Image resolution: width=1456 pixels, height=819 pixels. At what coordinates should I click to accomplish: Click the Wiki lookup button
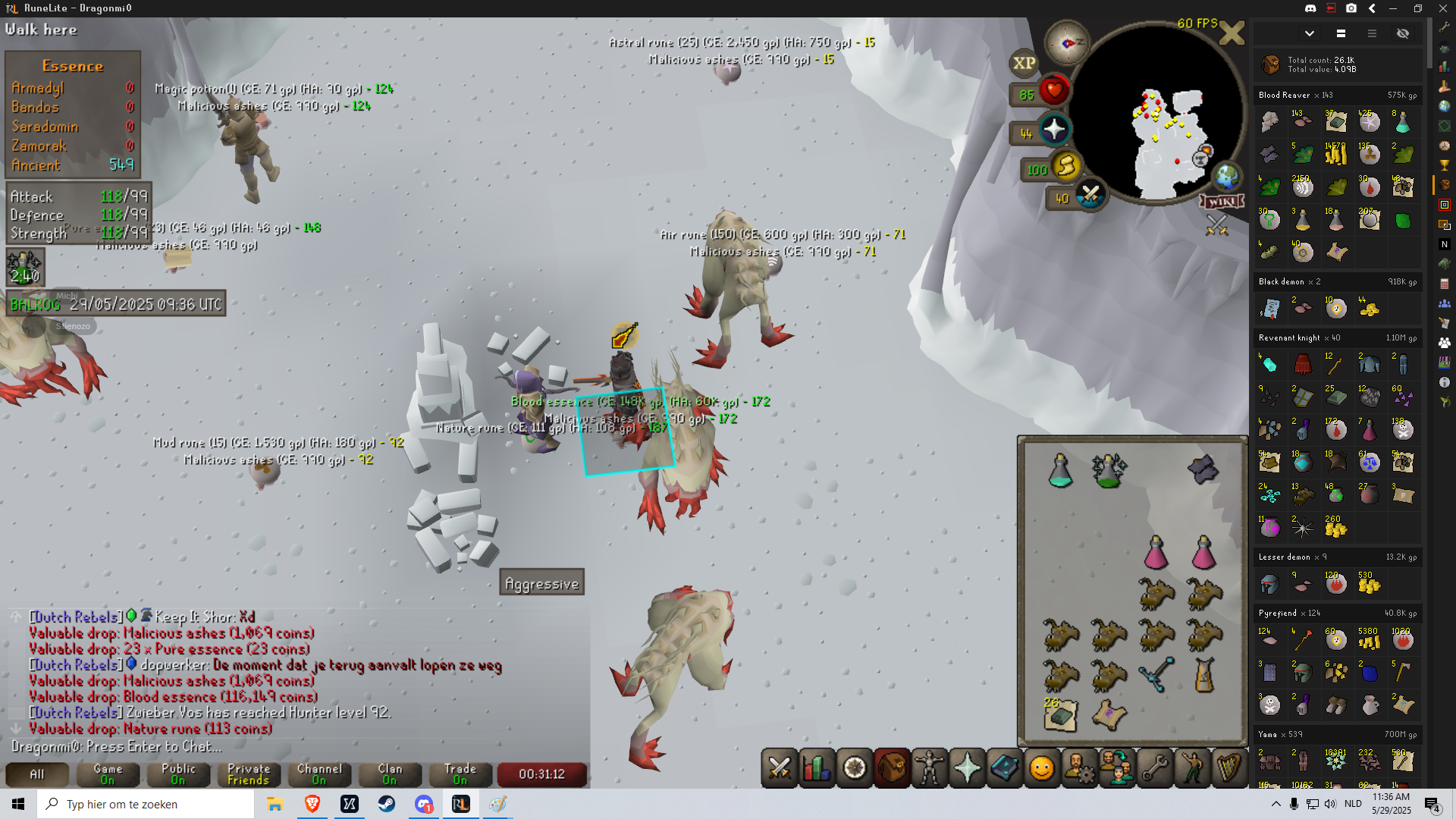[x=1222, y=201]
